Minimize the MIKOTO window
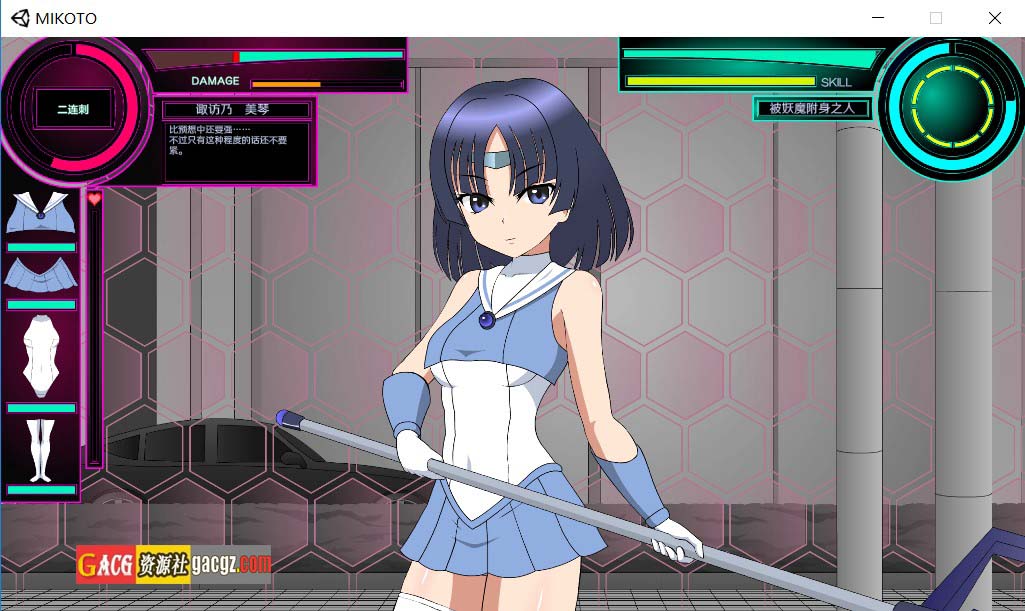The image size is (1025, 611). (x=878, y=18)
